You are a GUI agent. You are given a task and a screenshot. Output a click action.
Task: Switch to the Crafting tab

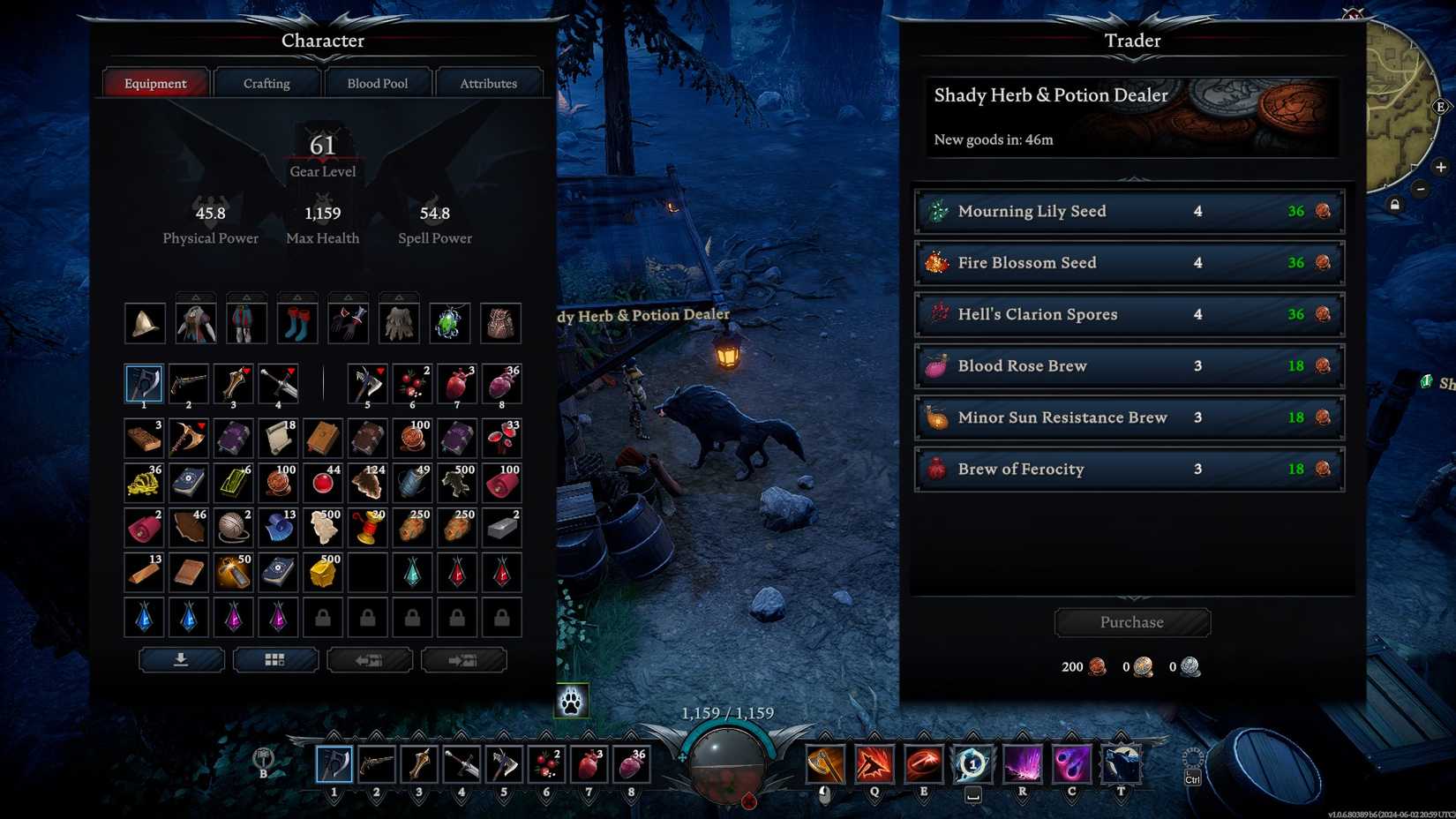click(266, 82)
